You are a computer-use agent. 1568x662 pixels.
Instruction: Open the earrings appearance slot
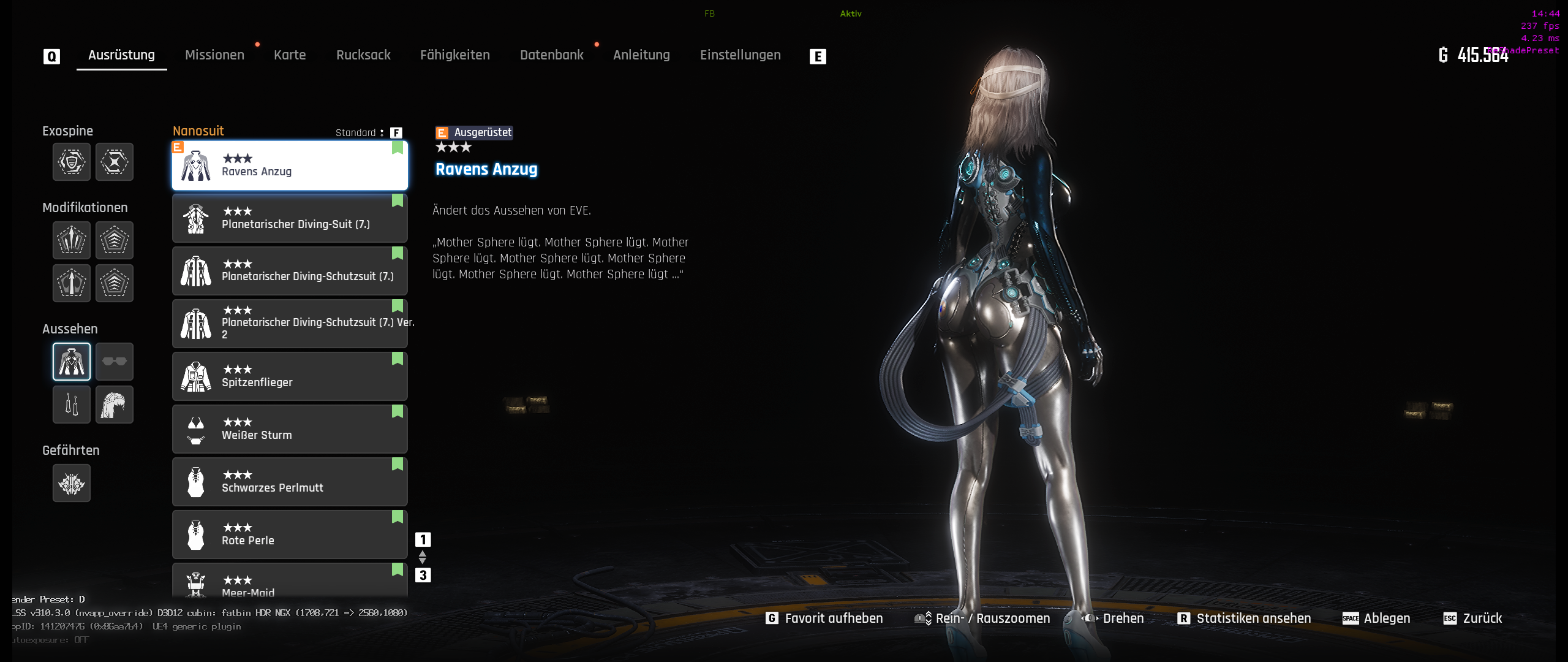[72, 405]
